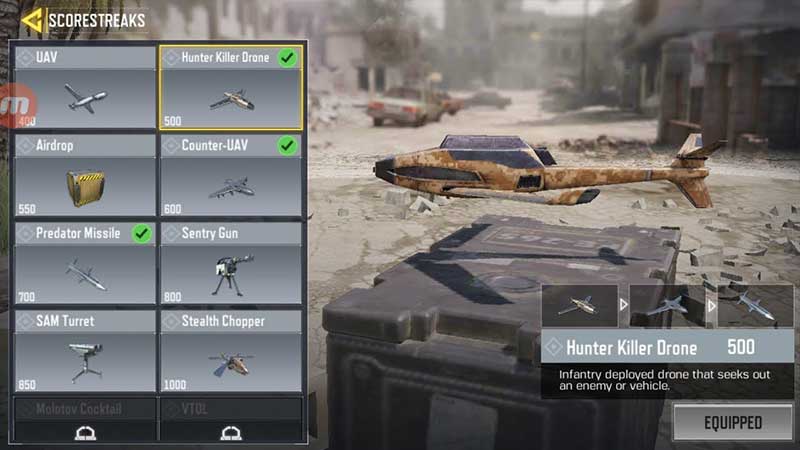
Task: Choose the Hunter Killer Drone tile
Action: [231, 87]
